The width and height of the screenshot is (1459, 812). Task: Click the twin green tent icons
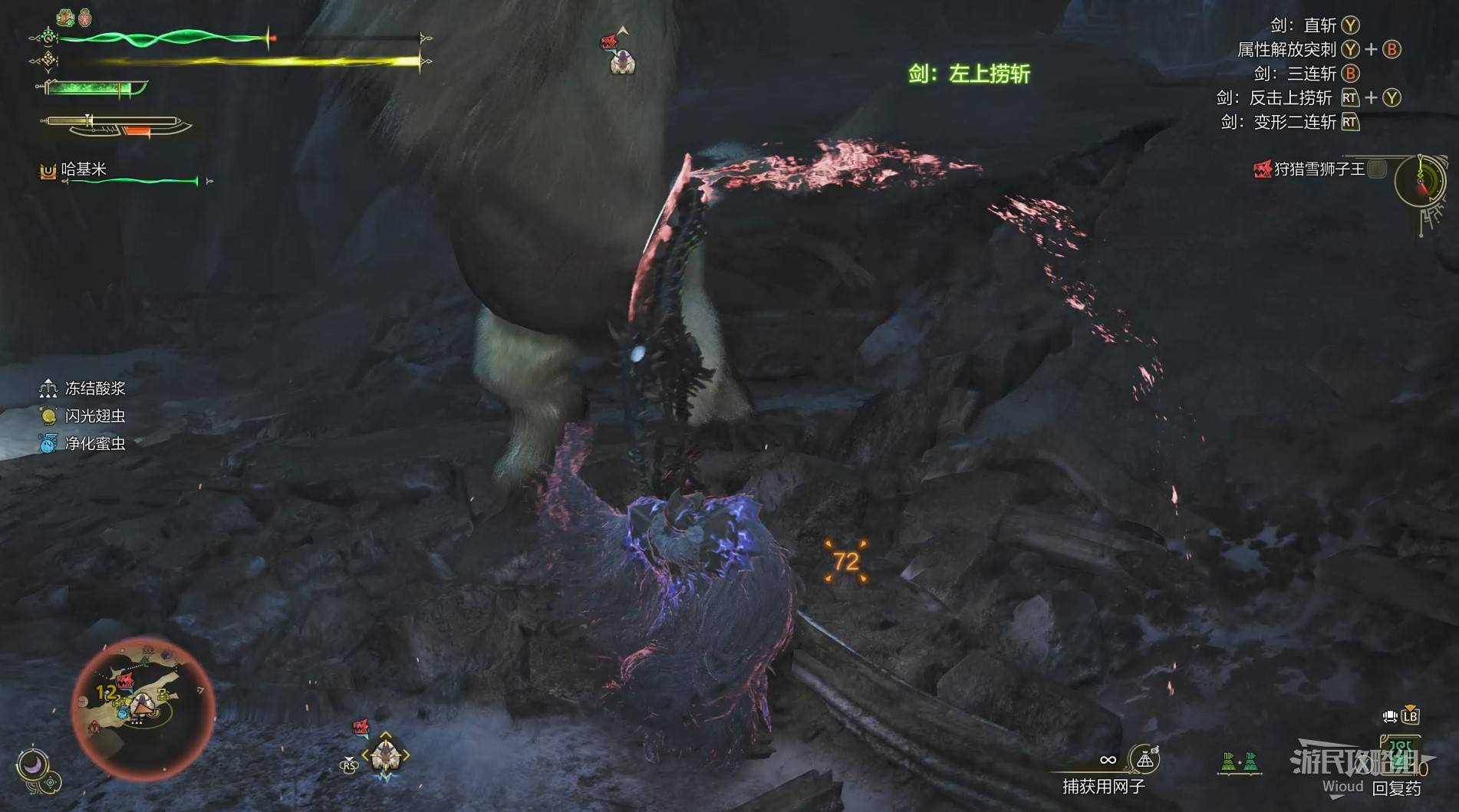1239,761
